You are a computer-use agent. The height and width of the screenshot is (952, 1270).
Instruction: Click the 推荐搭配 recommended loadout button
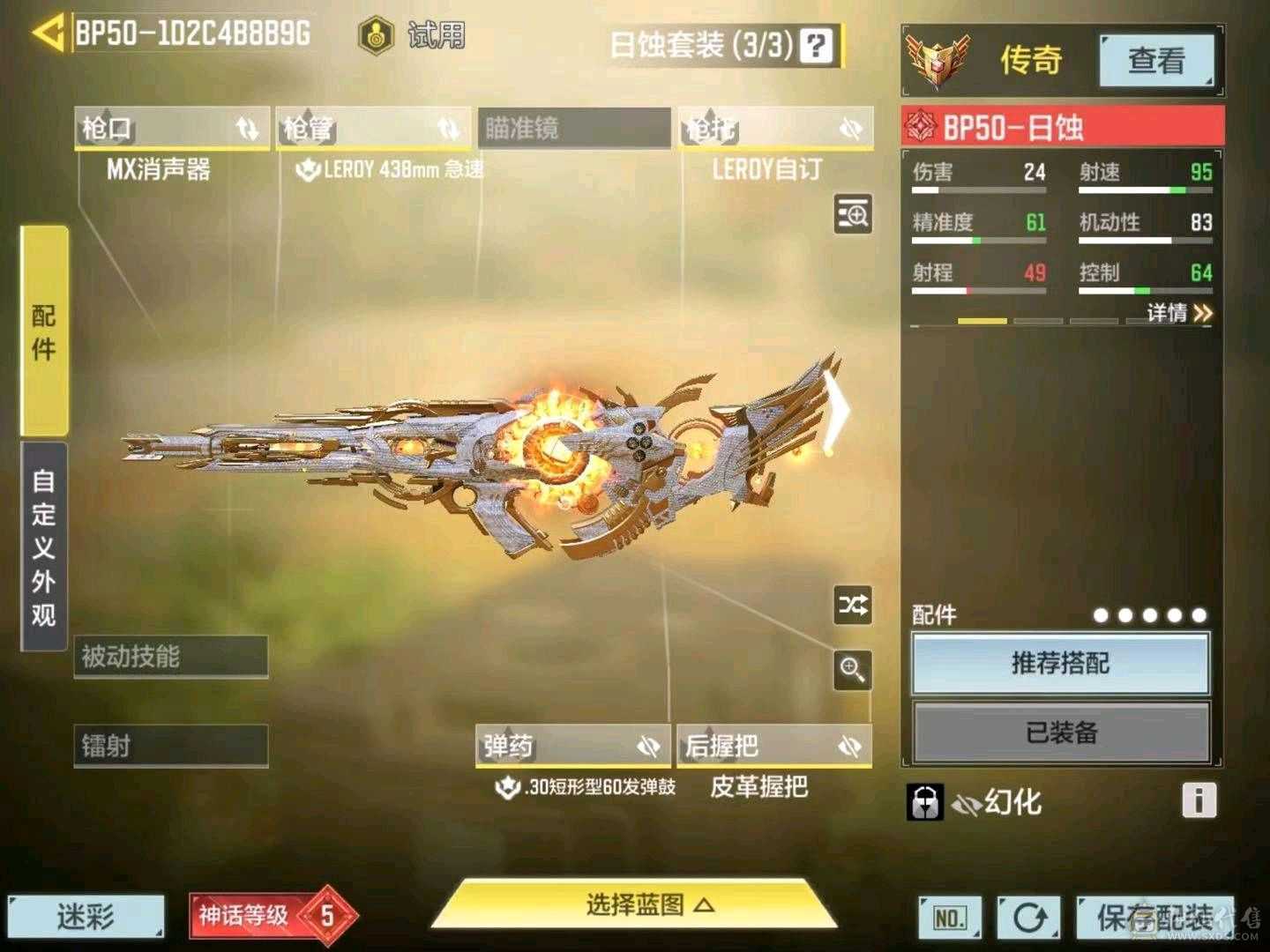click(1060, 664)
